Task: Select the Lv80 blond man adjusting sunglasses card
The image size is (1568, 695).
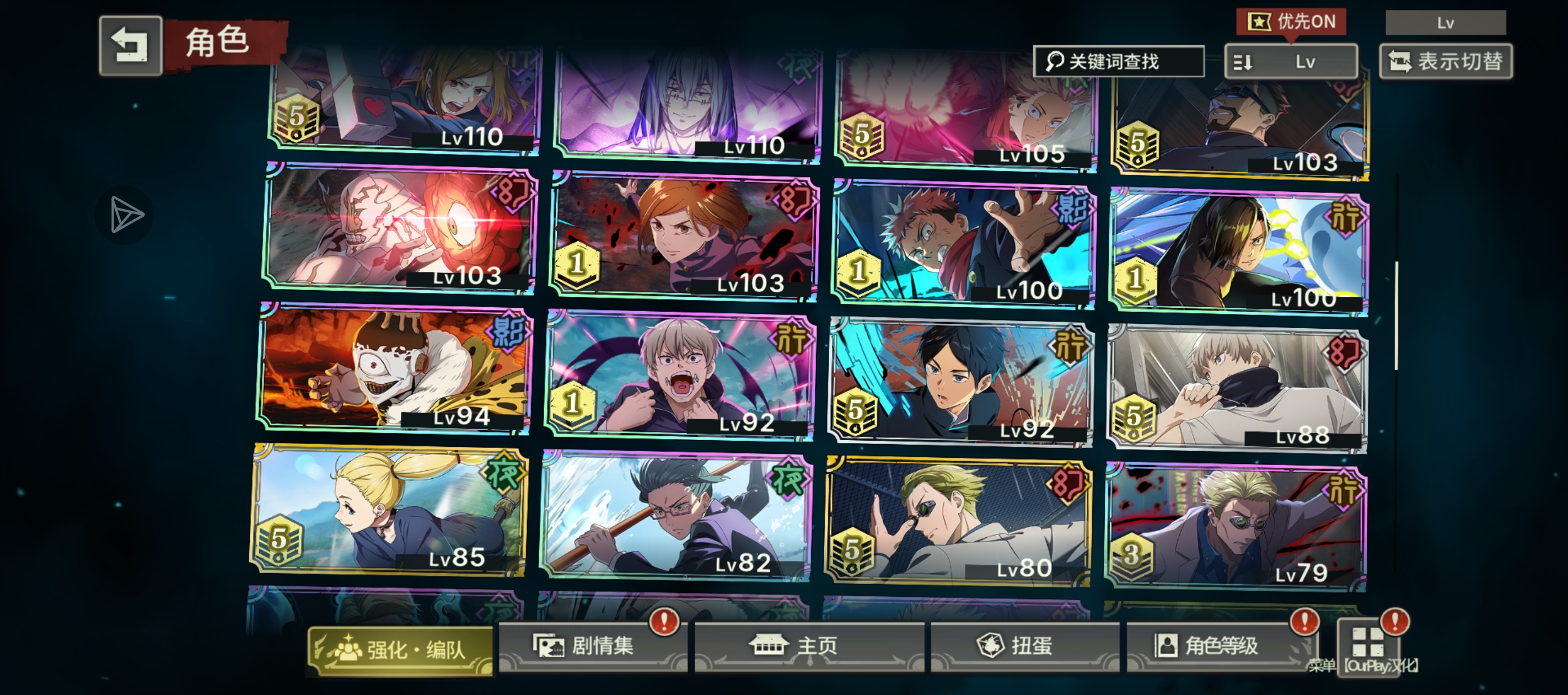Action: 958,522
